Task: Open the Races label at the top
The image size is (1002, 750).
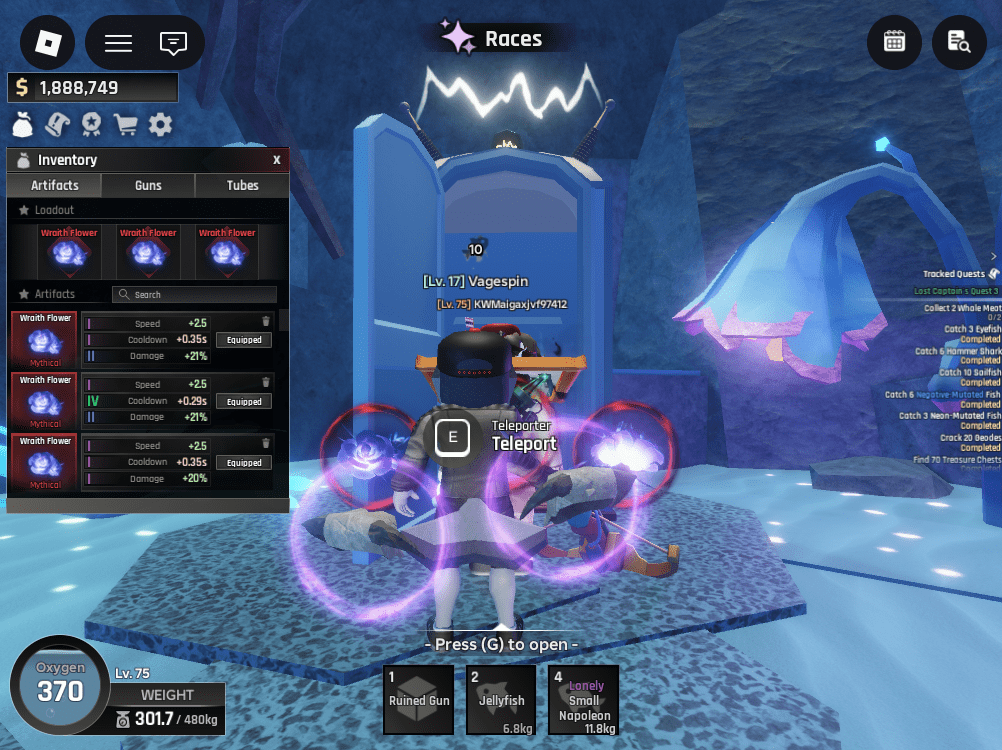Action: pyautogui.click(x=500, y=39)
